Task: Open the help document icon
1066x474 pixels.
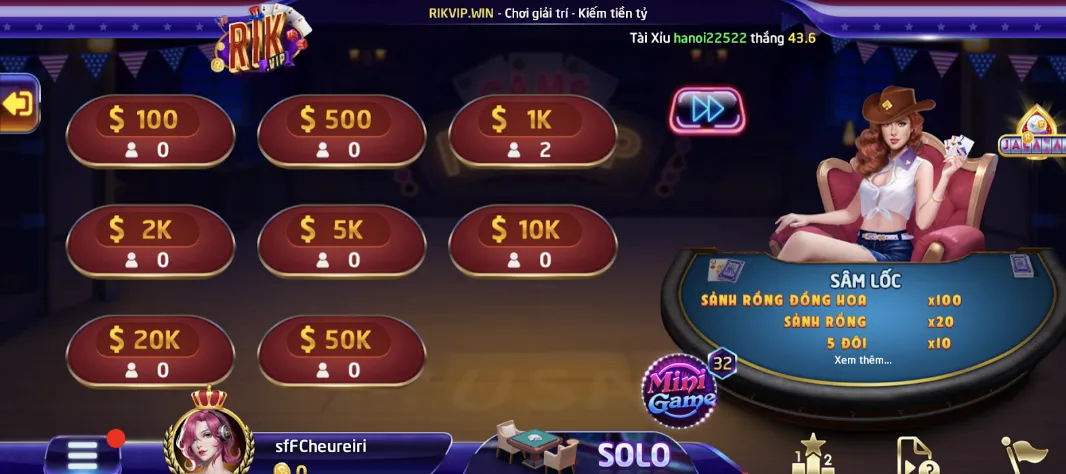Action: [x=915, y=456]
